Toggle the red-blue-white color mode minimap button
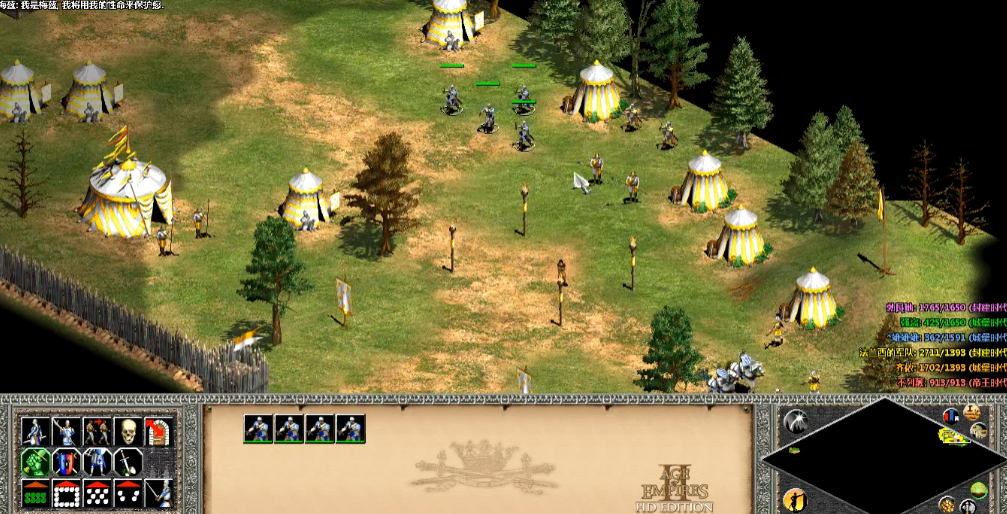This screenshot has height=514, width=1007. click(x=950, y=415)
